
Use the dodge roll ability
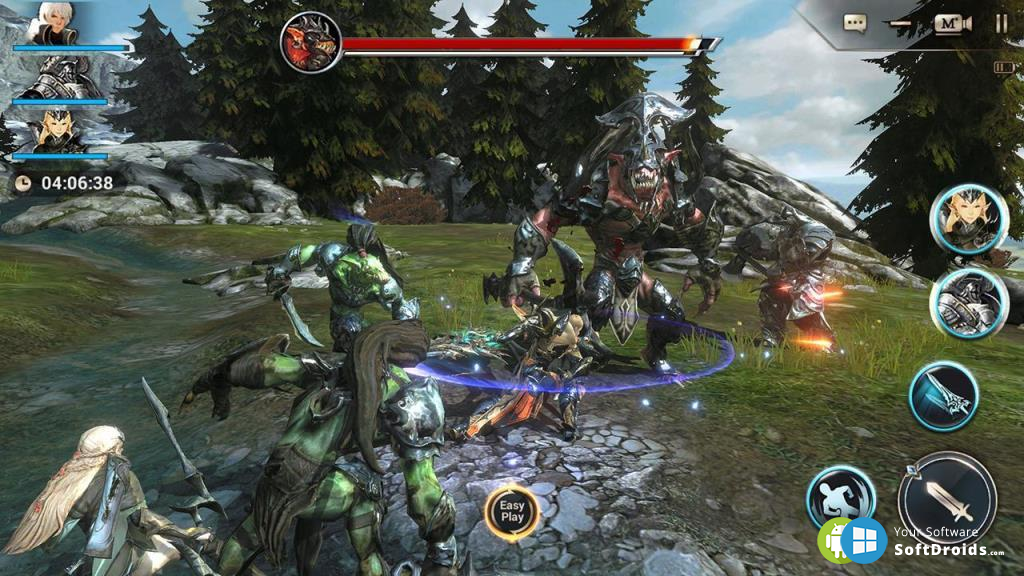841,496
